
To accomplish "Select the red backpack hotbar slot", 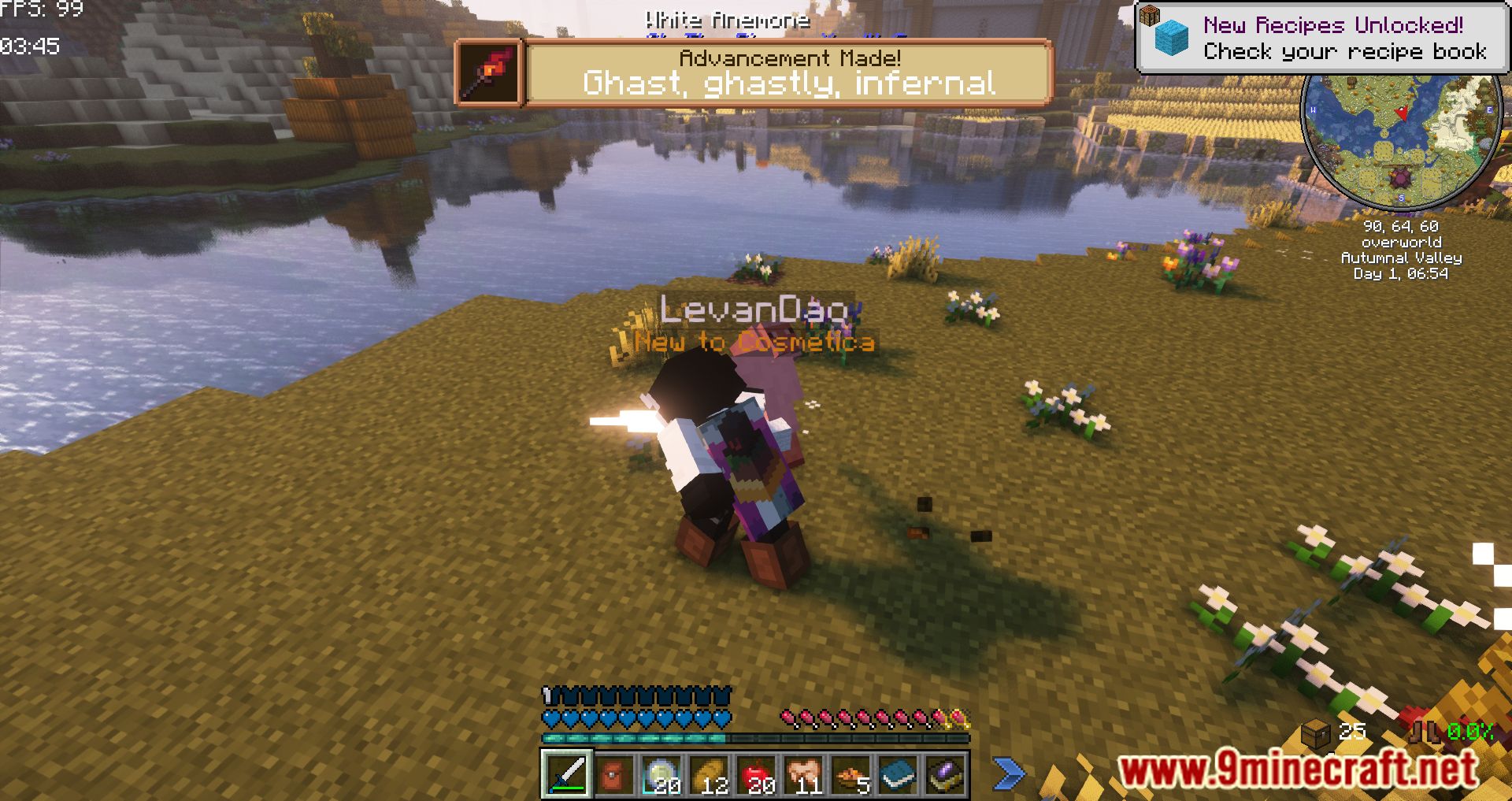I will [x=613, y=774].
